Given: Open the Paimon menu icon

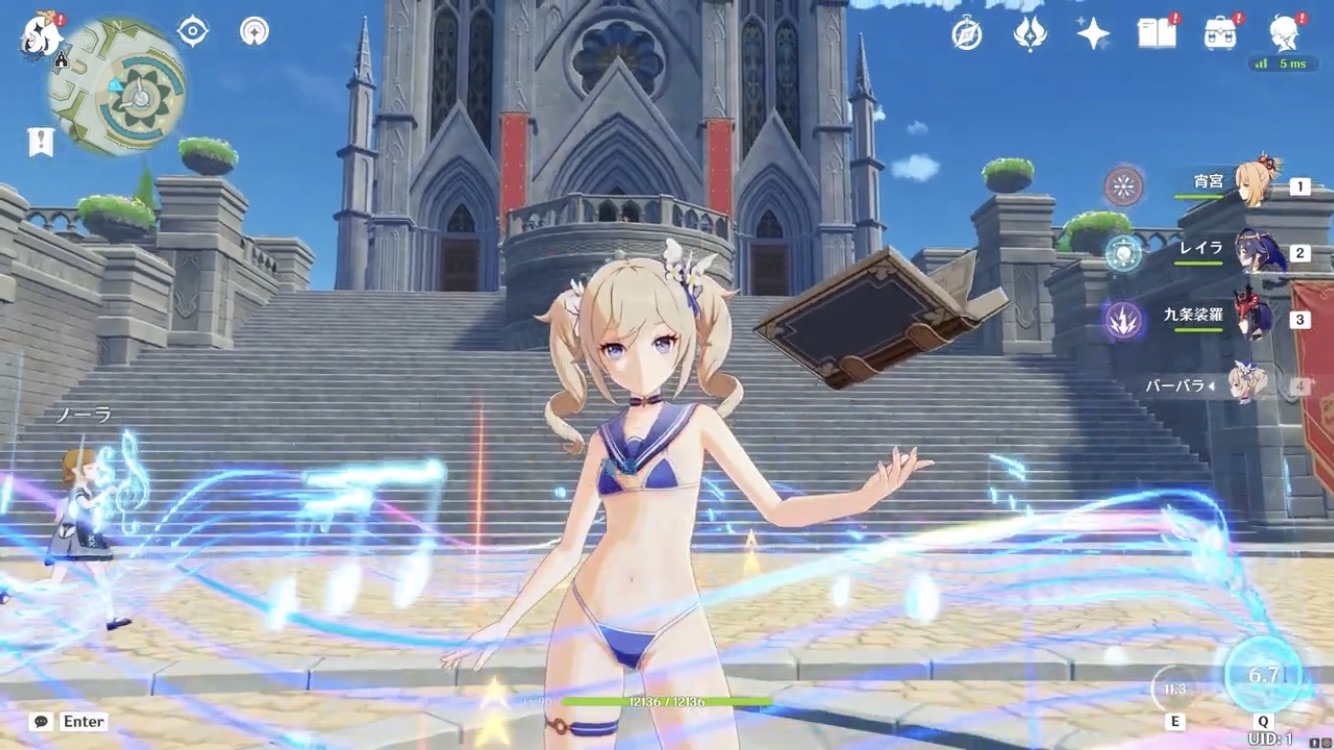Looking at the screenshot, I should pyautogui.click(x=40, y=35).
